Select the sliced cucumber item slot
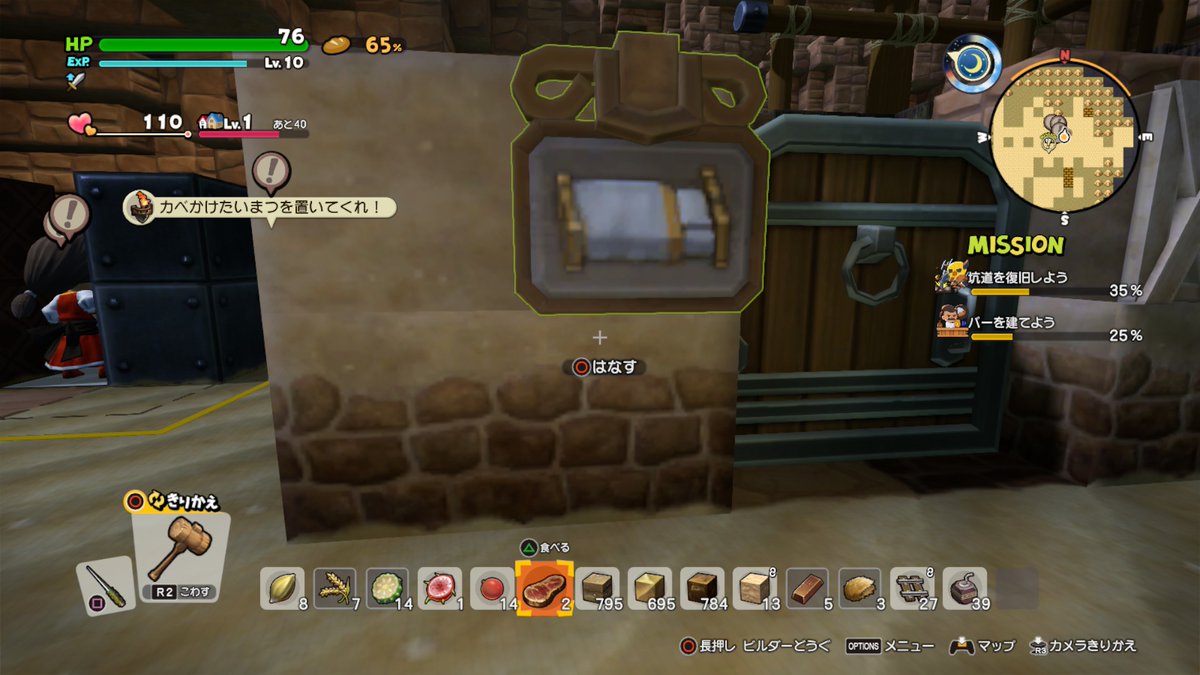The width and height of the screenshot is (1200, 675). [x=387, y=588]
